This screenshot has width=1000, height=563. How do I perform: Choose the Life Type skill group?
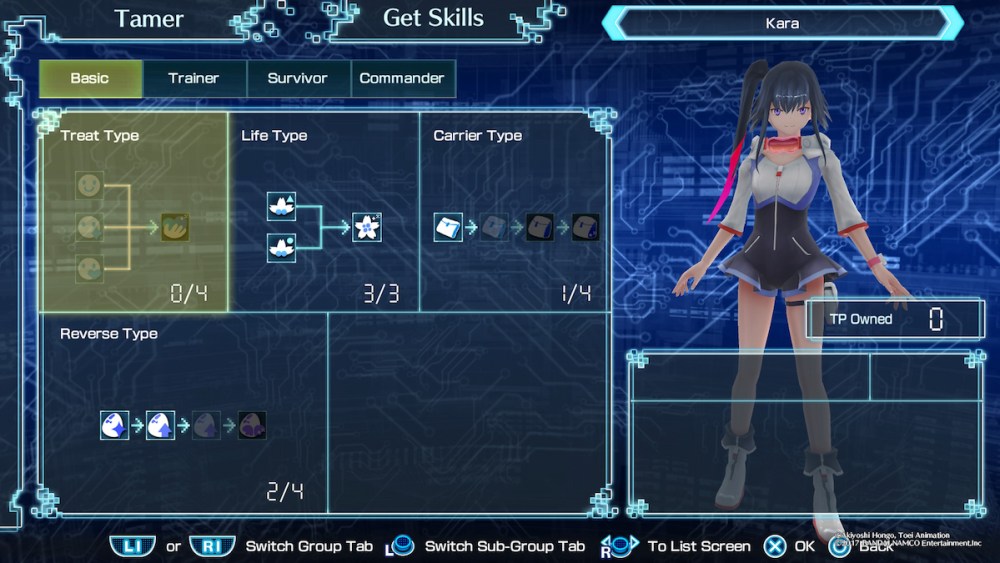coord(324,211)
